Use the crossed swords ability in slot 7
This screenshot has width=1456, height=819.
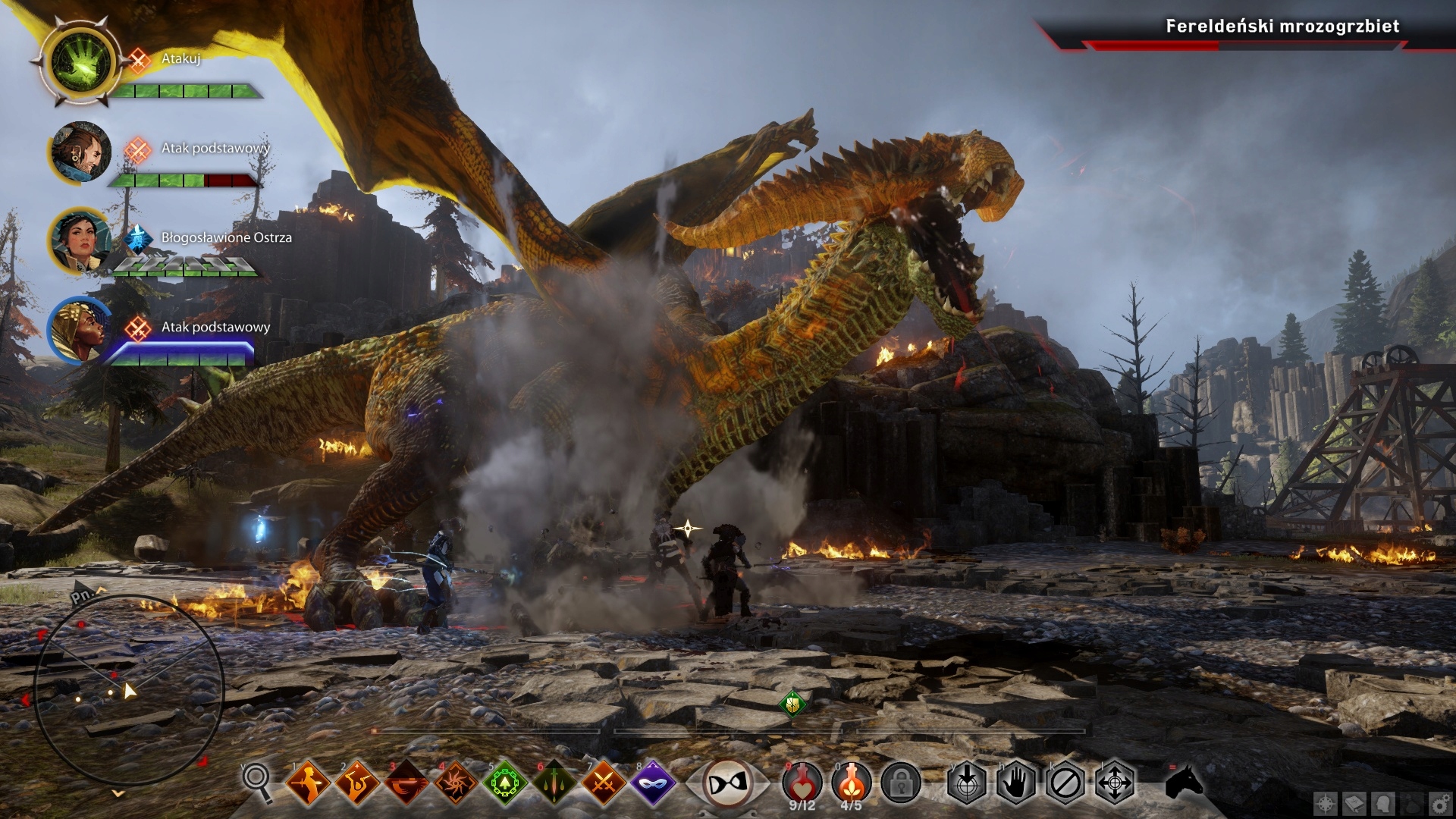click(x=604, y=782)
